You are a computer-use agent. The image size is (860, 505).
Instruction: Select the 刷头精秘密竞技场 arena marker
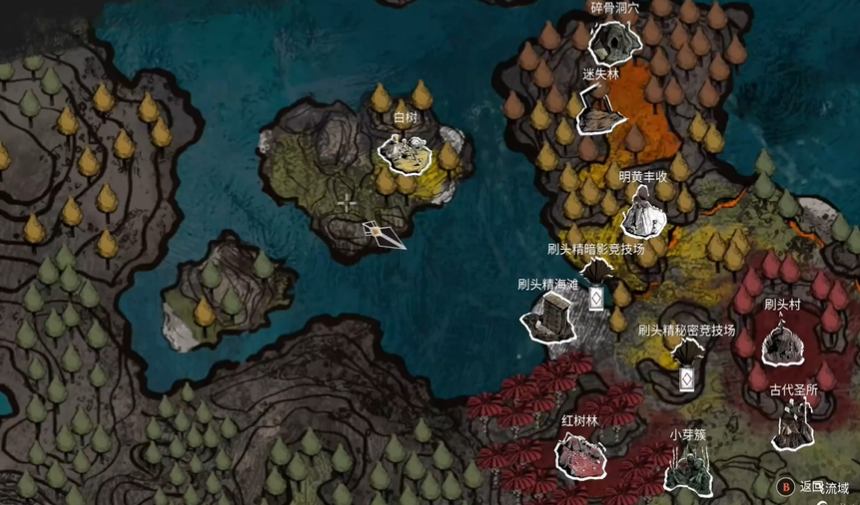[687, 355]
